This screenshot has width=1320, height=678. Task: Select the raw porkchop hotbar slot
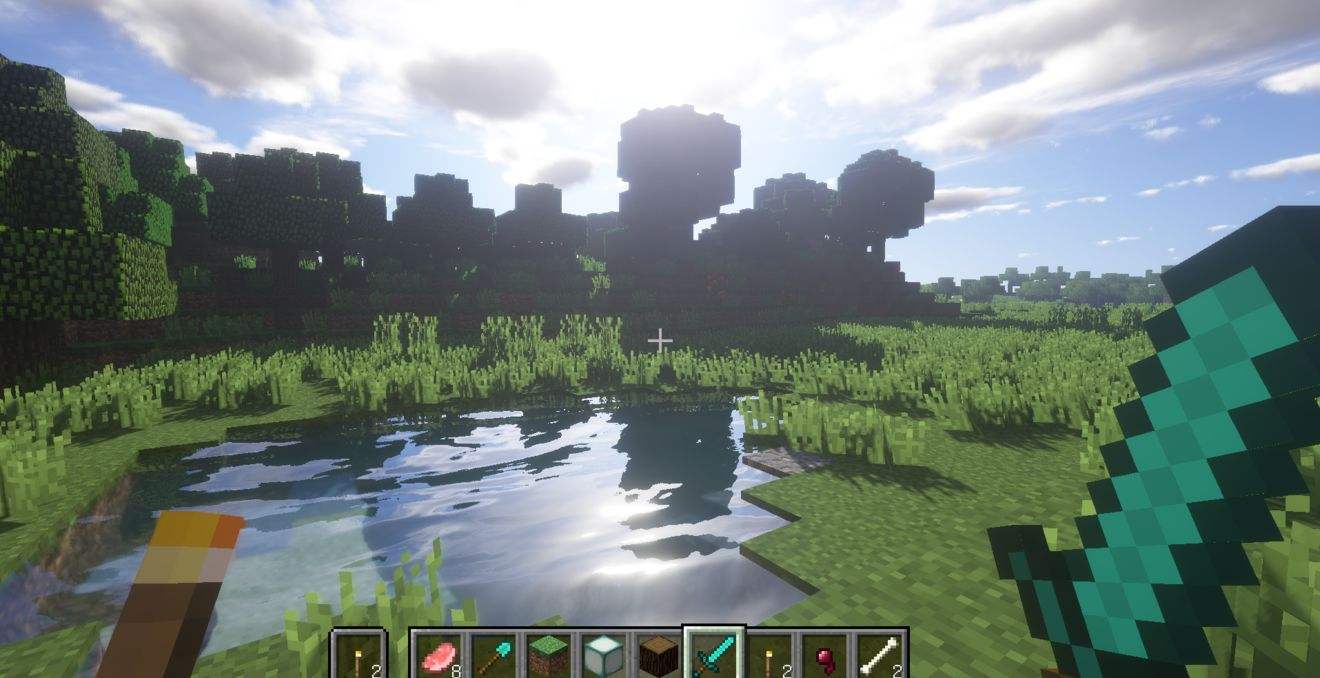(436, 655)
